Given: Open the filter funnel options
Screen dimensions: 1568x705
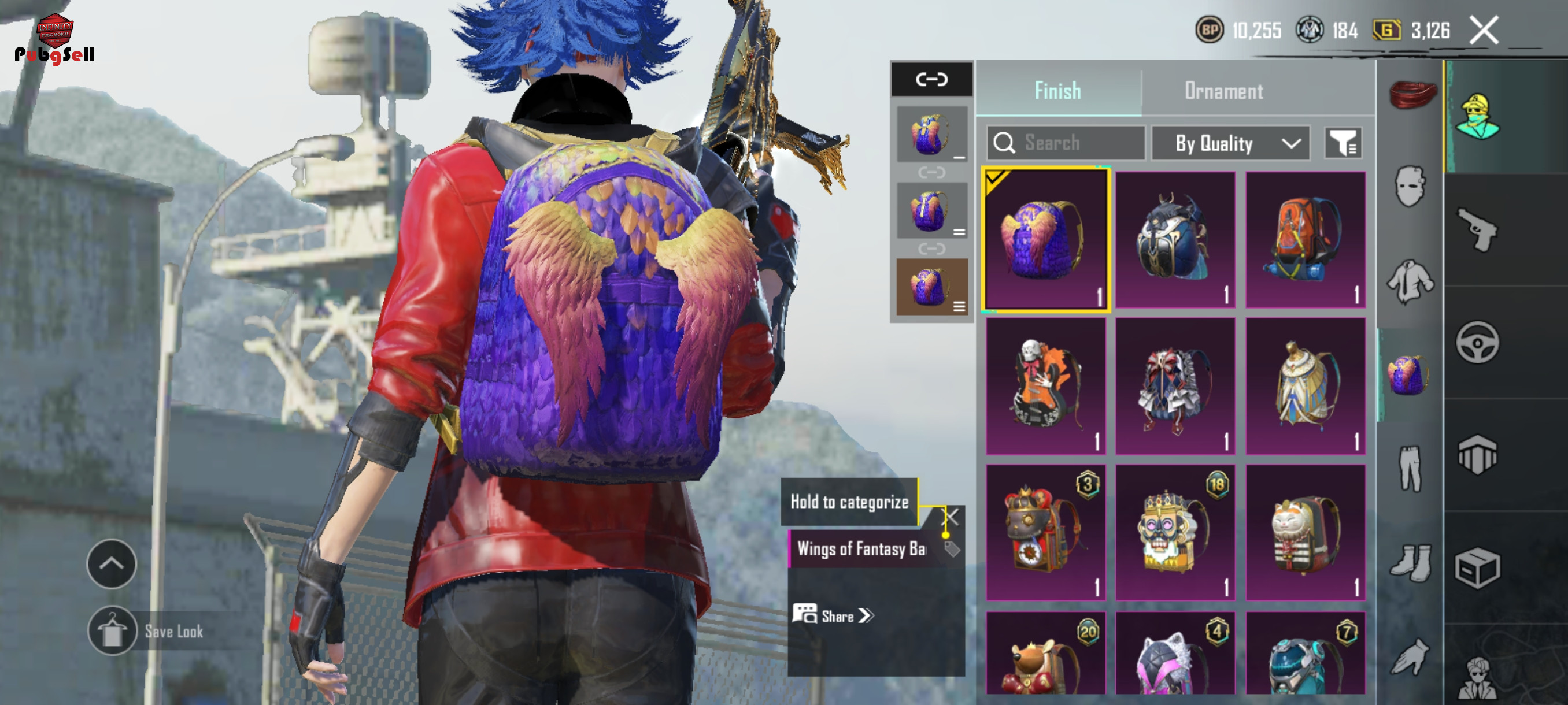Looking at the screenshot, I should (x=1343, y=143).
